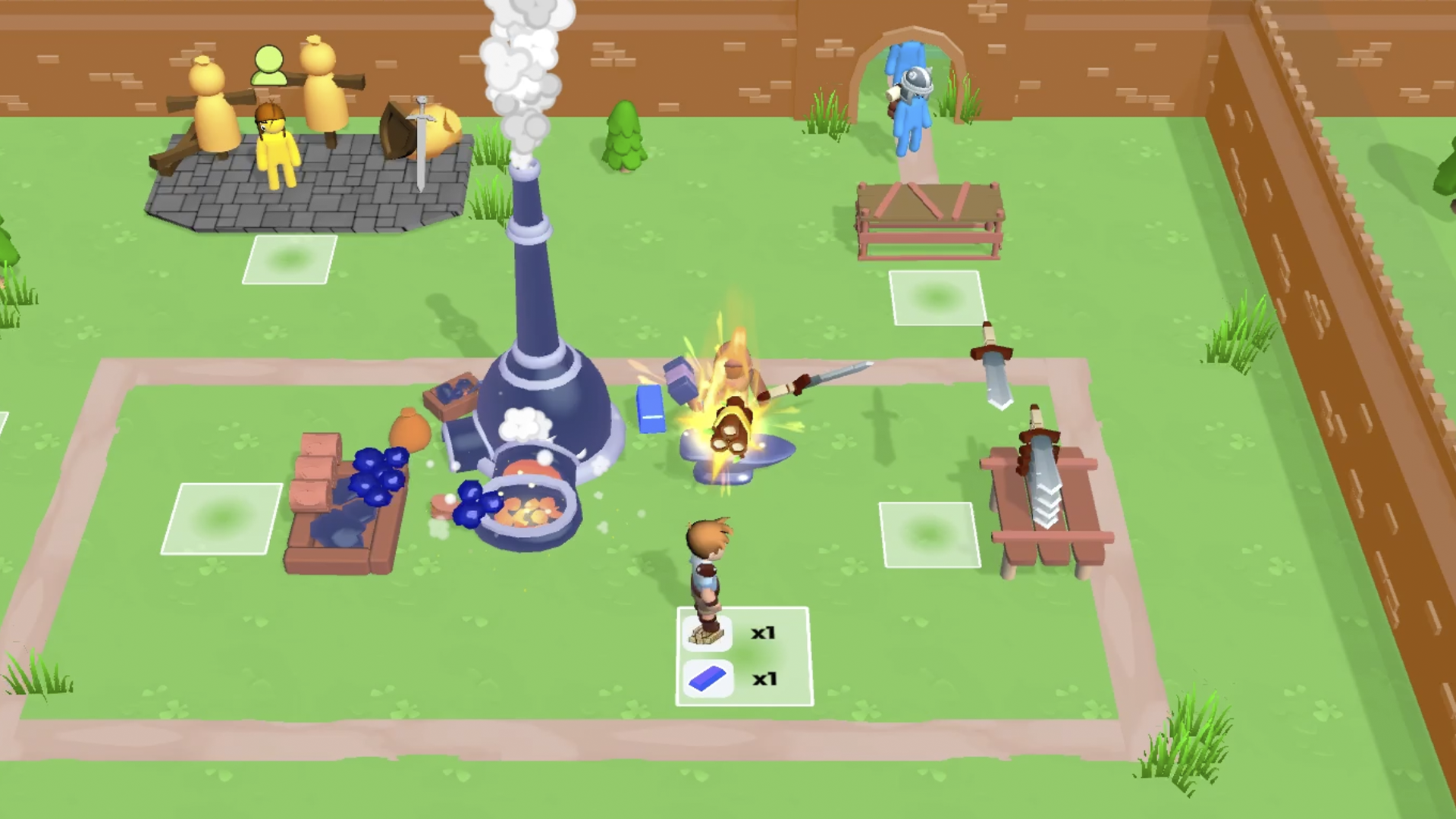Select the blue ingot icon in the inventory panel

pyautogui.click(x=708, y=679)
